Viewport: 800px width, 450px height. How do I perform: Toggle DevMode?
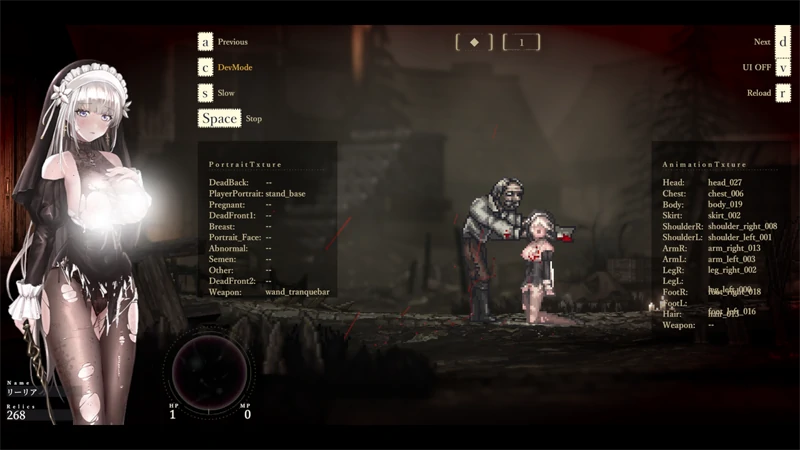205,67
